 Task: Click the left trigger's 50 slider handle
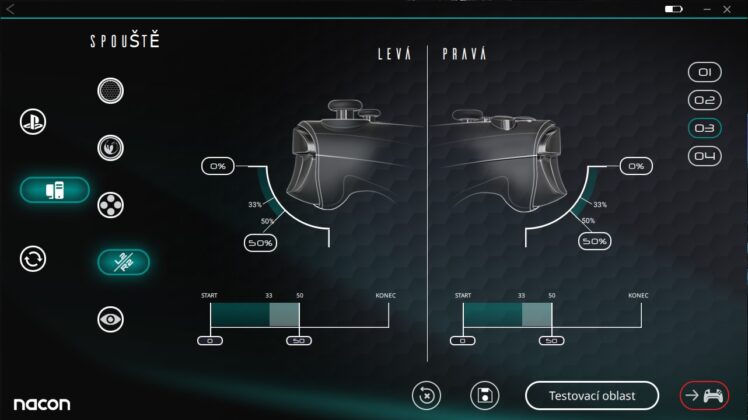point(298,341)
